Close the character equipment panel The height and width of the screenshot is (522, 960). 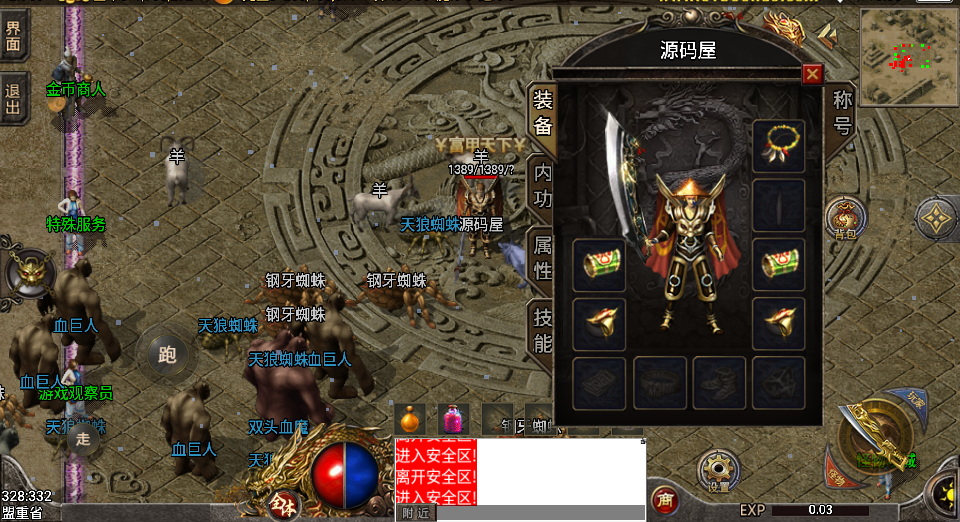(x=812, y=74)
